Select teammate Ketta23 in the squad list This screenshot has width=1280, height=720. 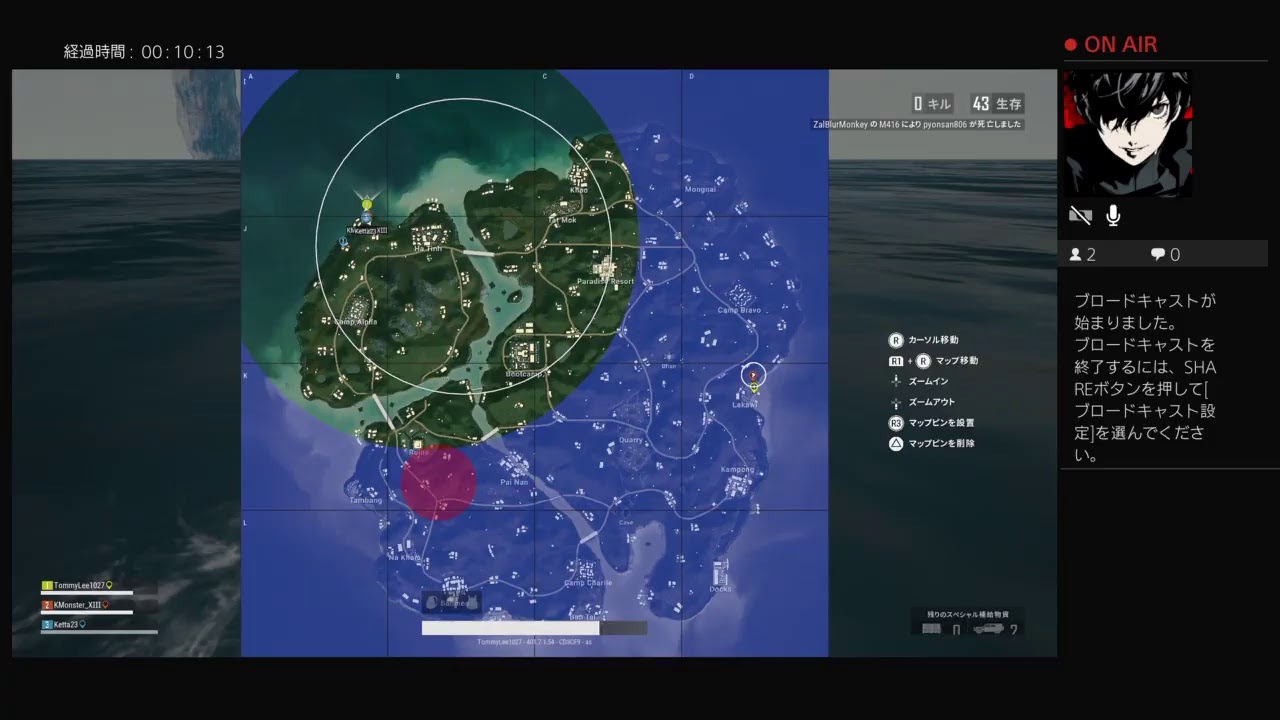tap(65, 624)
